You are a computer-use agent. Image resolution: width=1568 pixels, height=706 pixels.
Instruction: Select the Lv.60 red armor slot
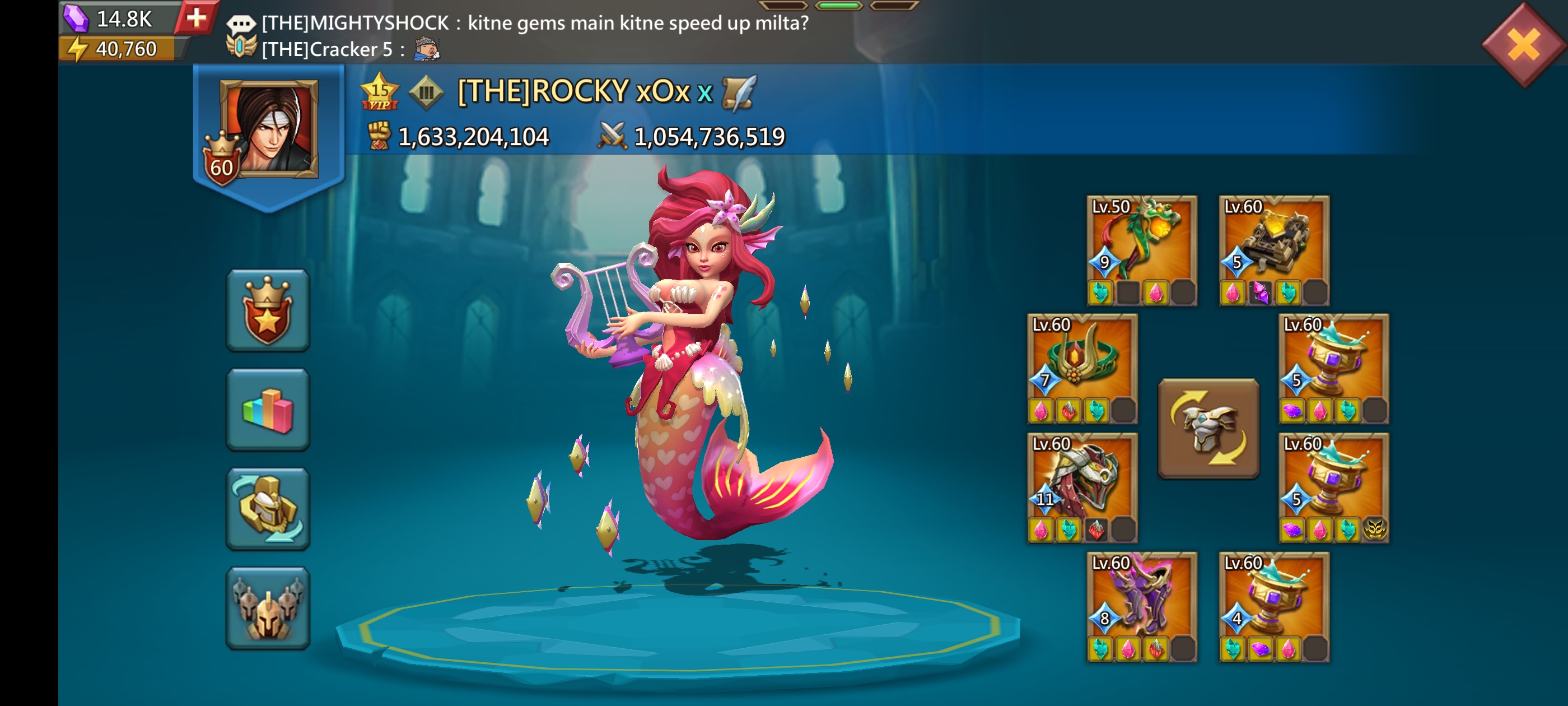[1082, 487]
